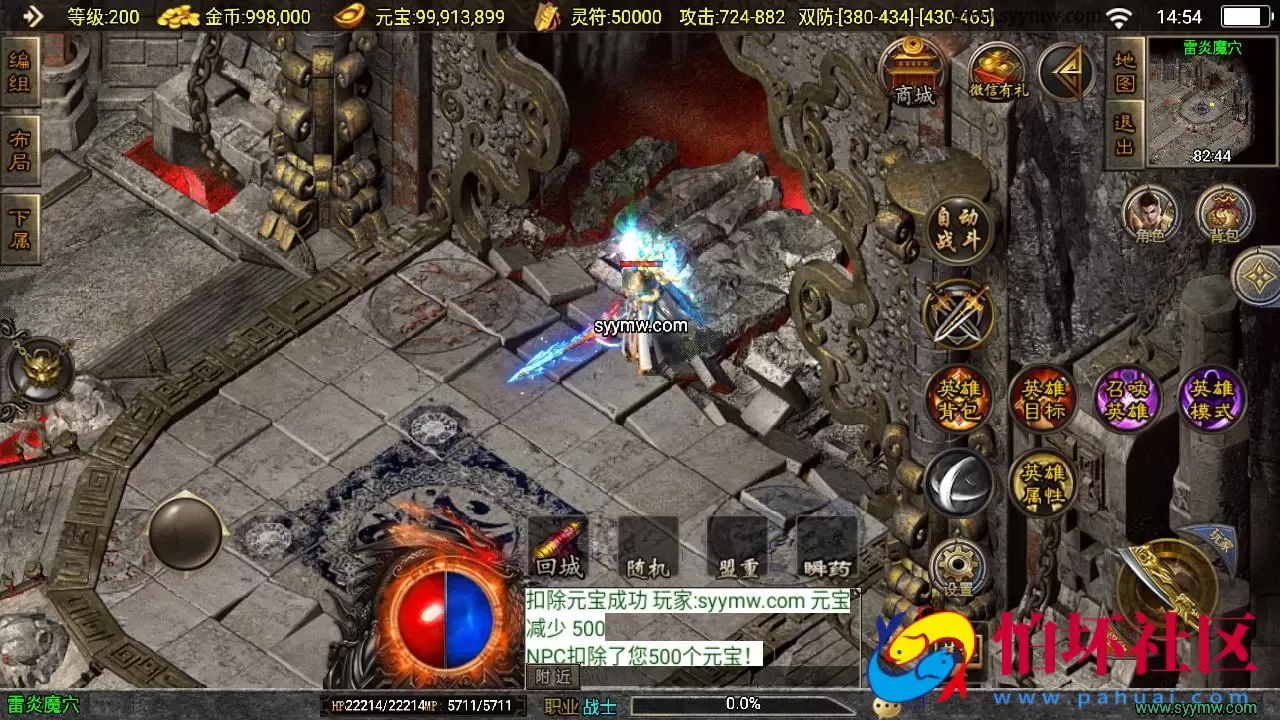Open 英雄属性 hero attributes
The height and width of the screenshot is (720, 1280).
pyautogui.click(x=1042, y=484)
